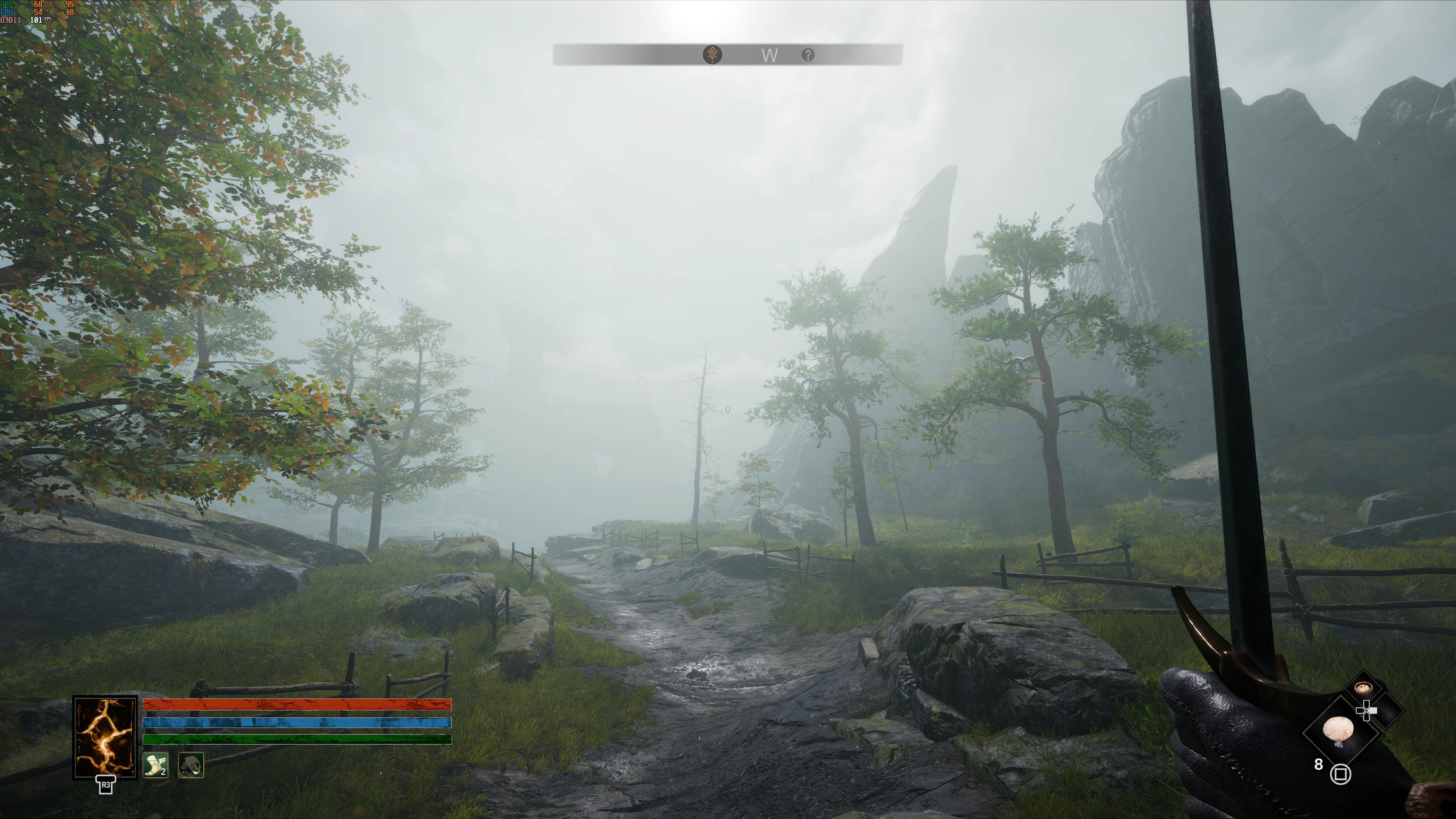1456x819 pixels.
Task: Inspect the skull status effect icon
Action: pyautogui.click(x=190, y=765)
